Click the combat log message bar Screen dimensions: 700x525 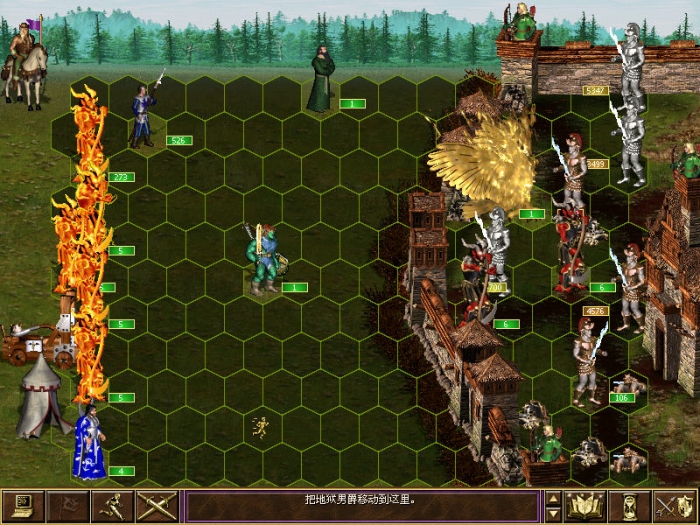[x=362, y=506]
